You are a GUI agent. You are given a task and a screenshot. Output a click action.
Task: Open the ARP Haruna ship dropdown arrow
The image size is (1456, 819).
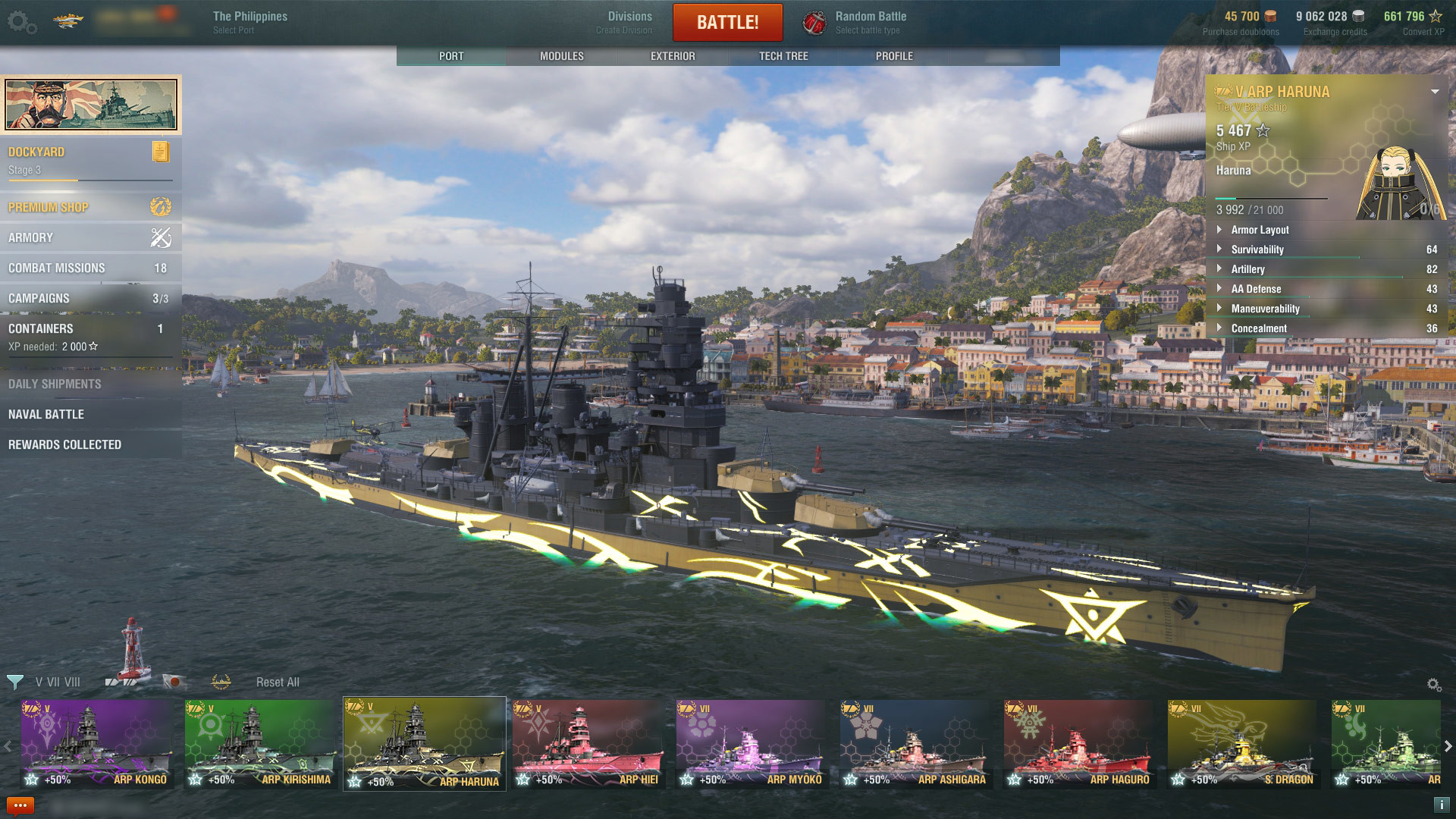click(1435, 92)
